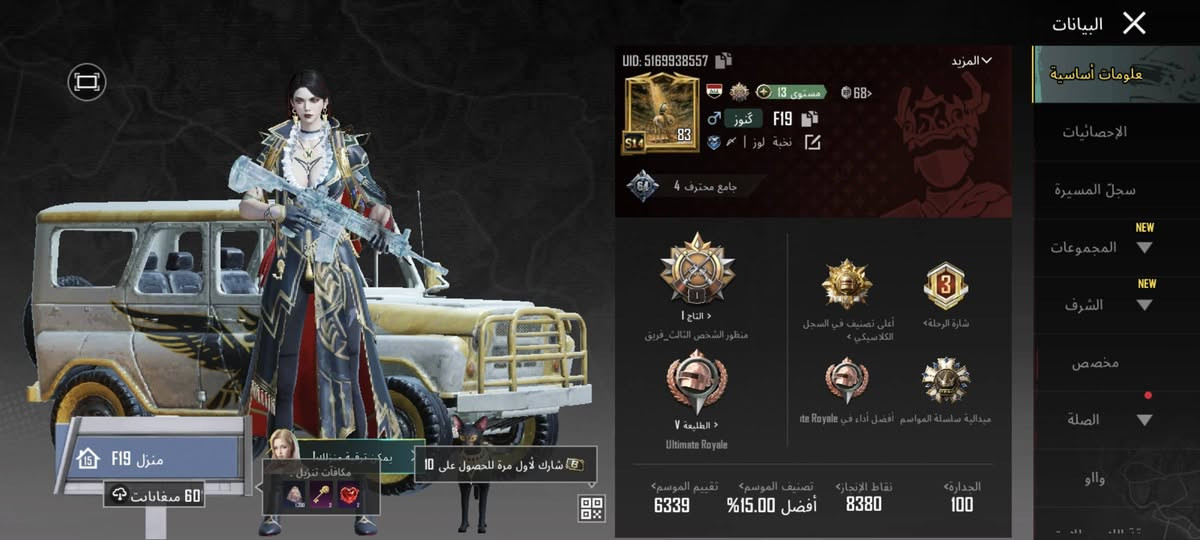Screen dimensions: 1200x540
Task: Open the سجل المسيرة career record tab
Action: (x=1095, y=190)
